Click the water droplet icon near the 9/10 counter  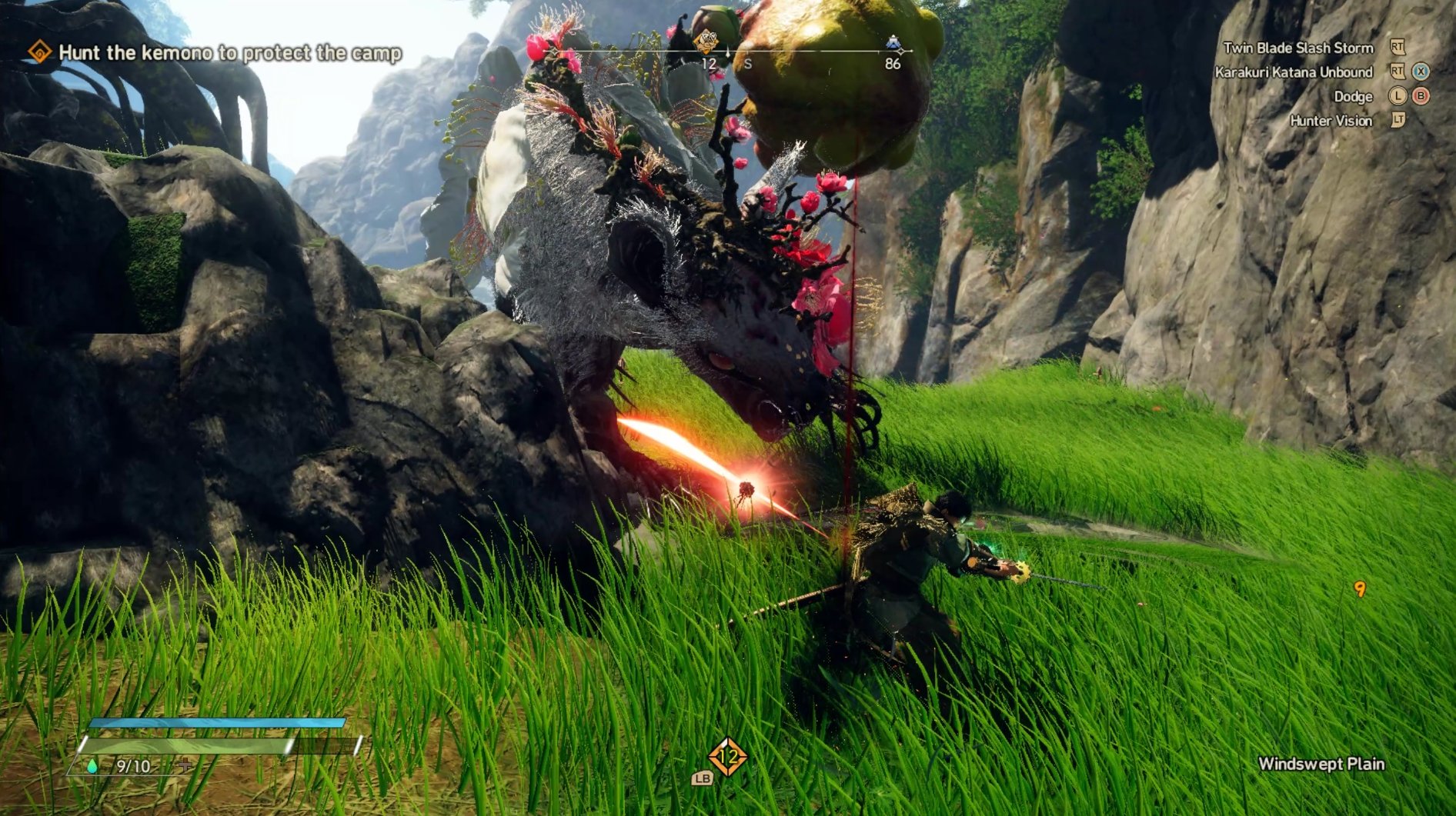tap(92, 767)
